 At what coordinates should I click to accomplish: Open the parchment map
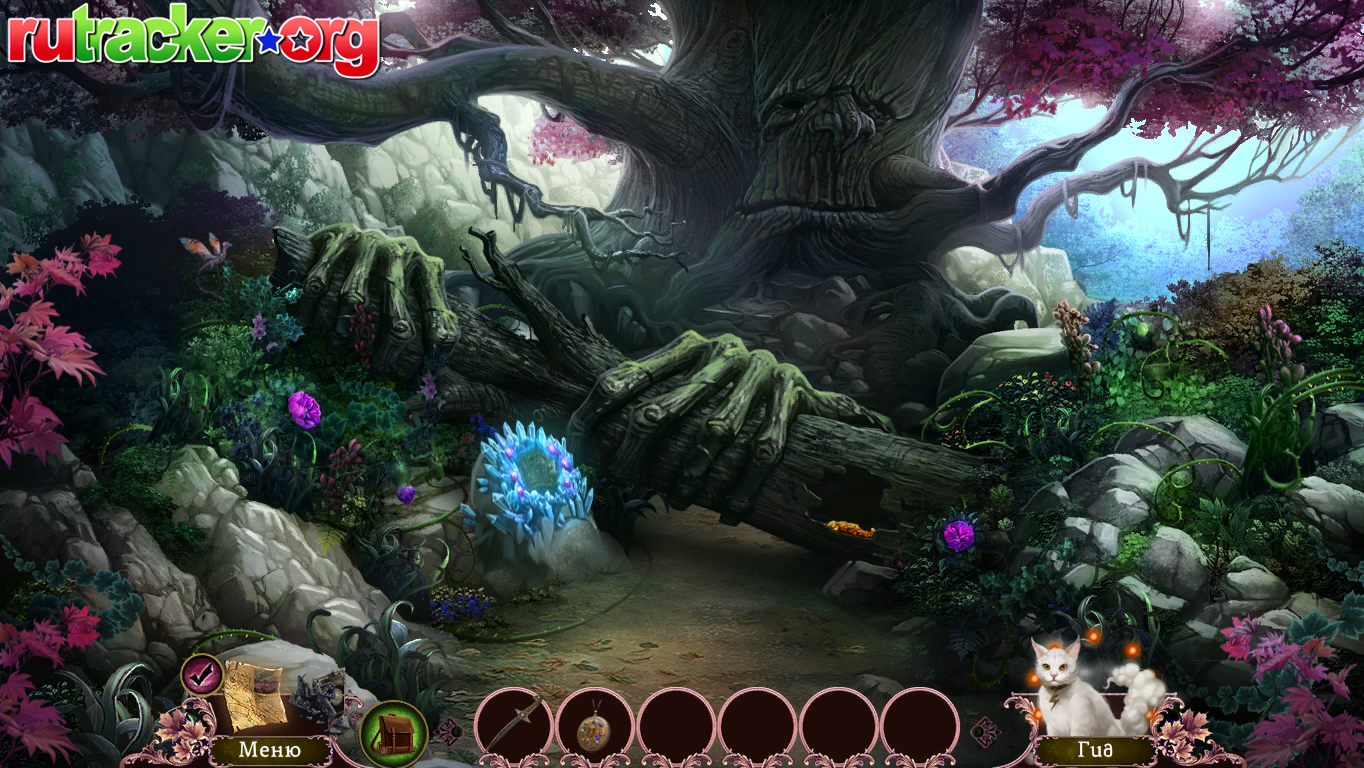253,695
